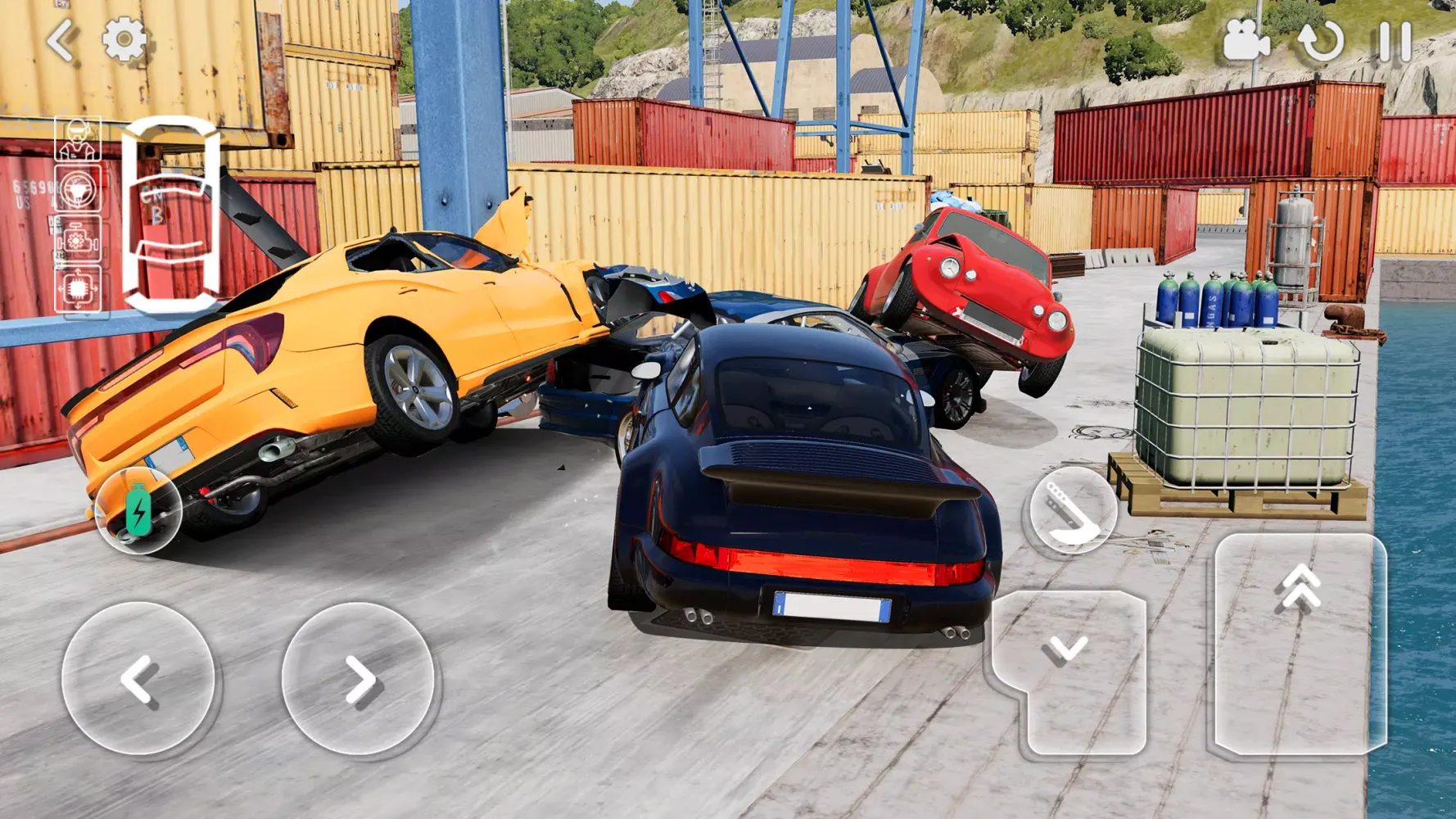Go back with the left arrow button

62,41
